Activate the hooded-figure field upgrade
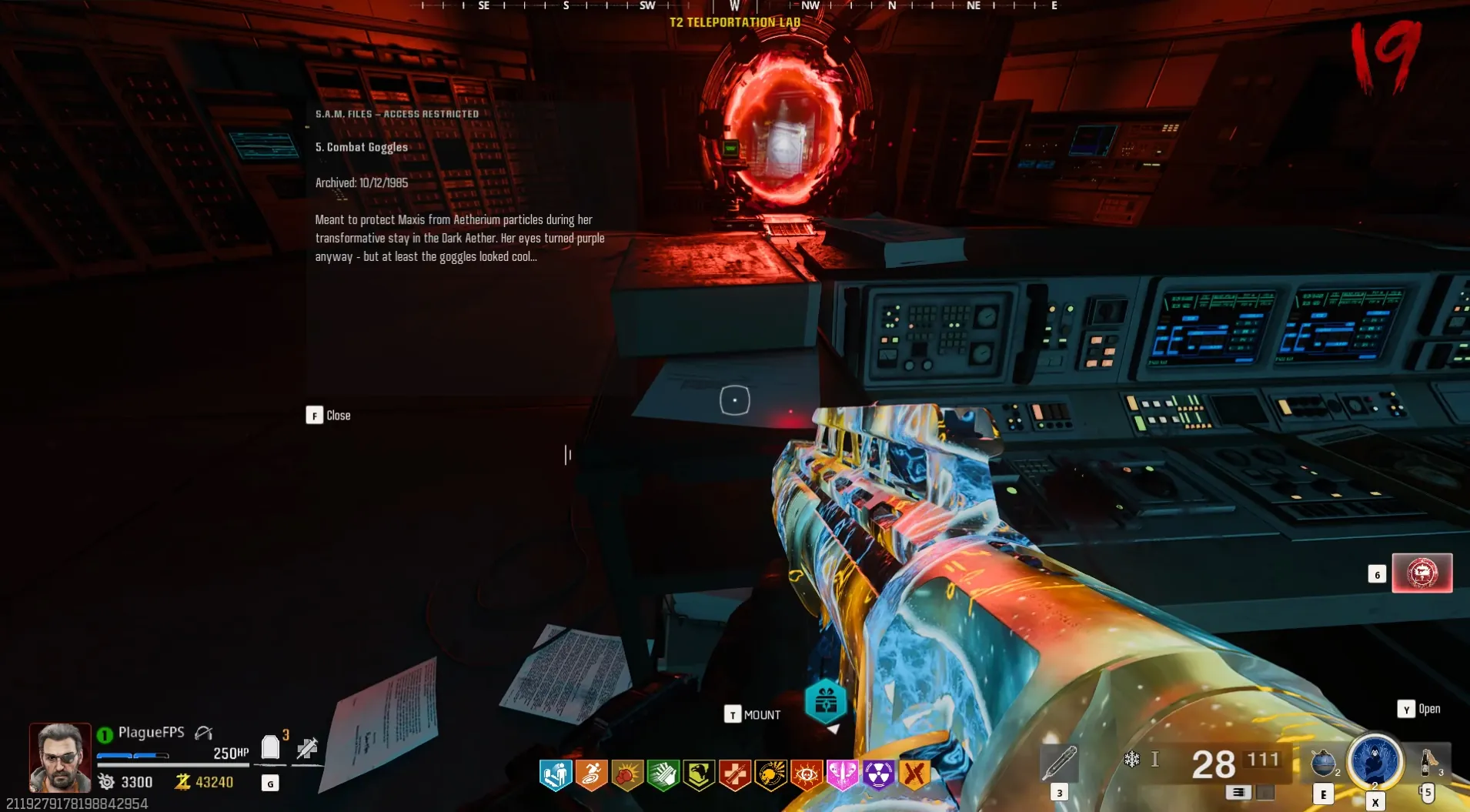The width and height of the screenshot is (1470, 812). click(1375, 761)
